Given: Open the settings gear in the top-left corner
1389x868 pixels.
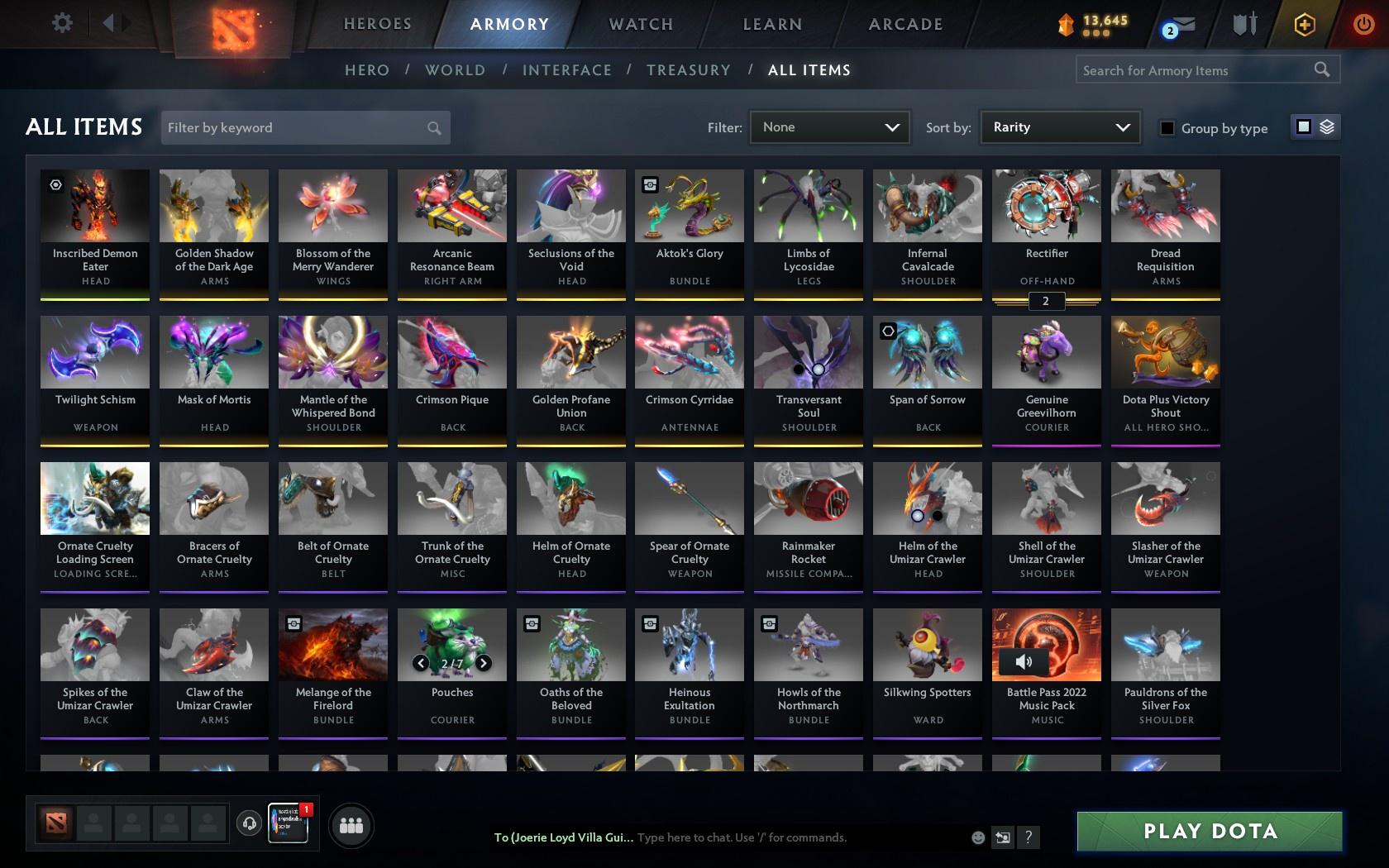Looking at the screenshot, I should tap(60, 22).
